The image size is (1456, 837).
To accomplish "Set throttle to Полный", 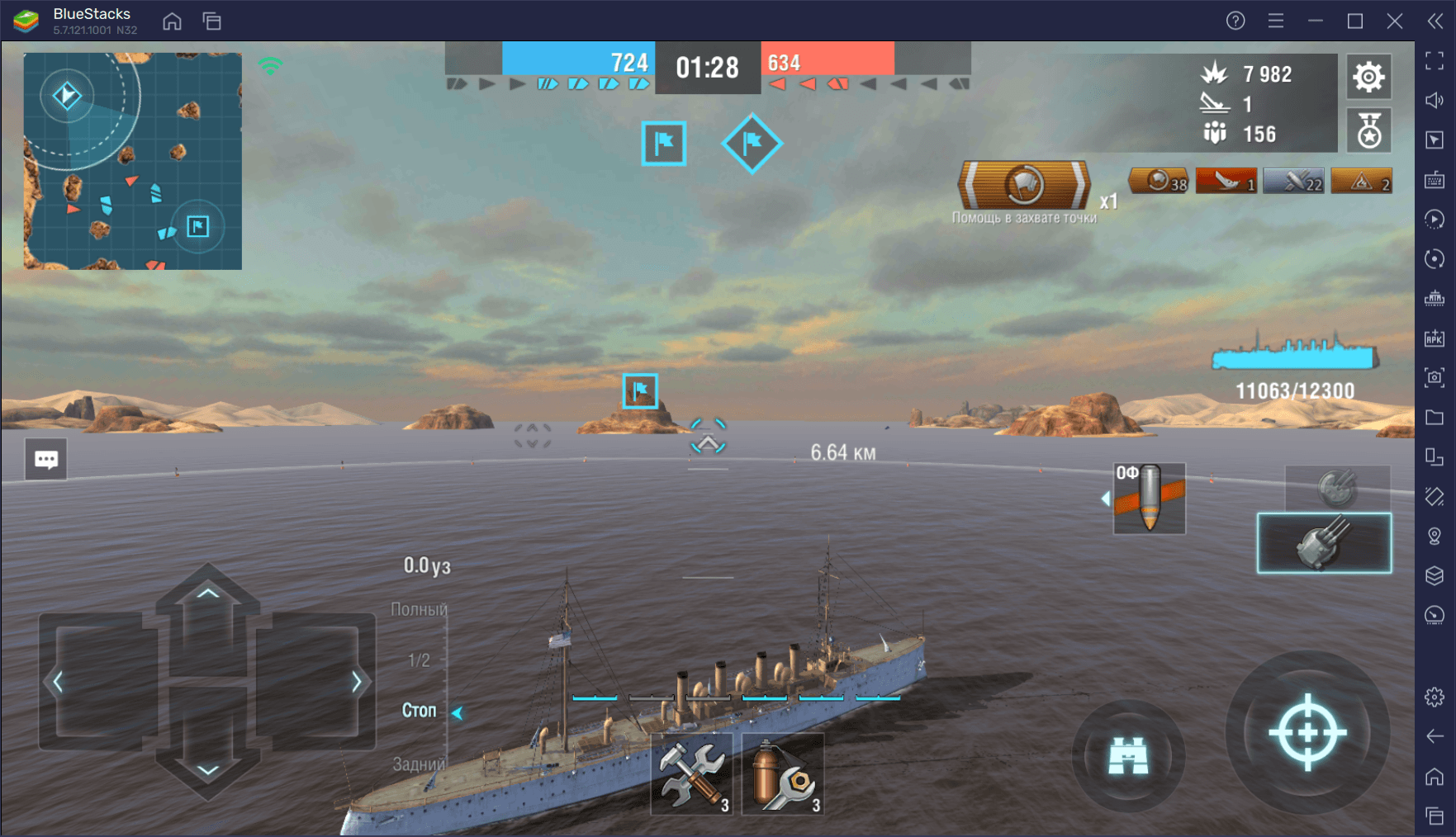I will [x=419, y=609].
